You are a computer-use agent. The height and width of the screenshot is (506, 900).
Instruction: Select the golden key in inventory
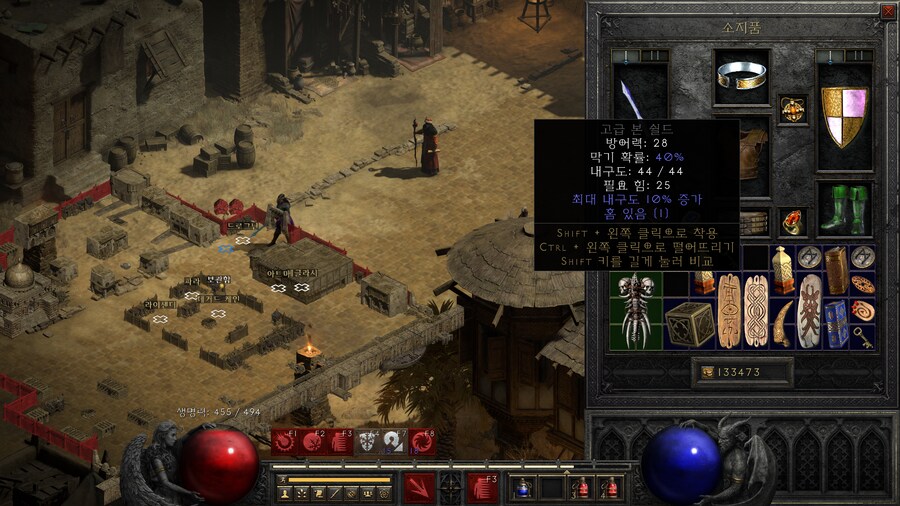coord(862,337)
